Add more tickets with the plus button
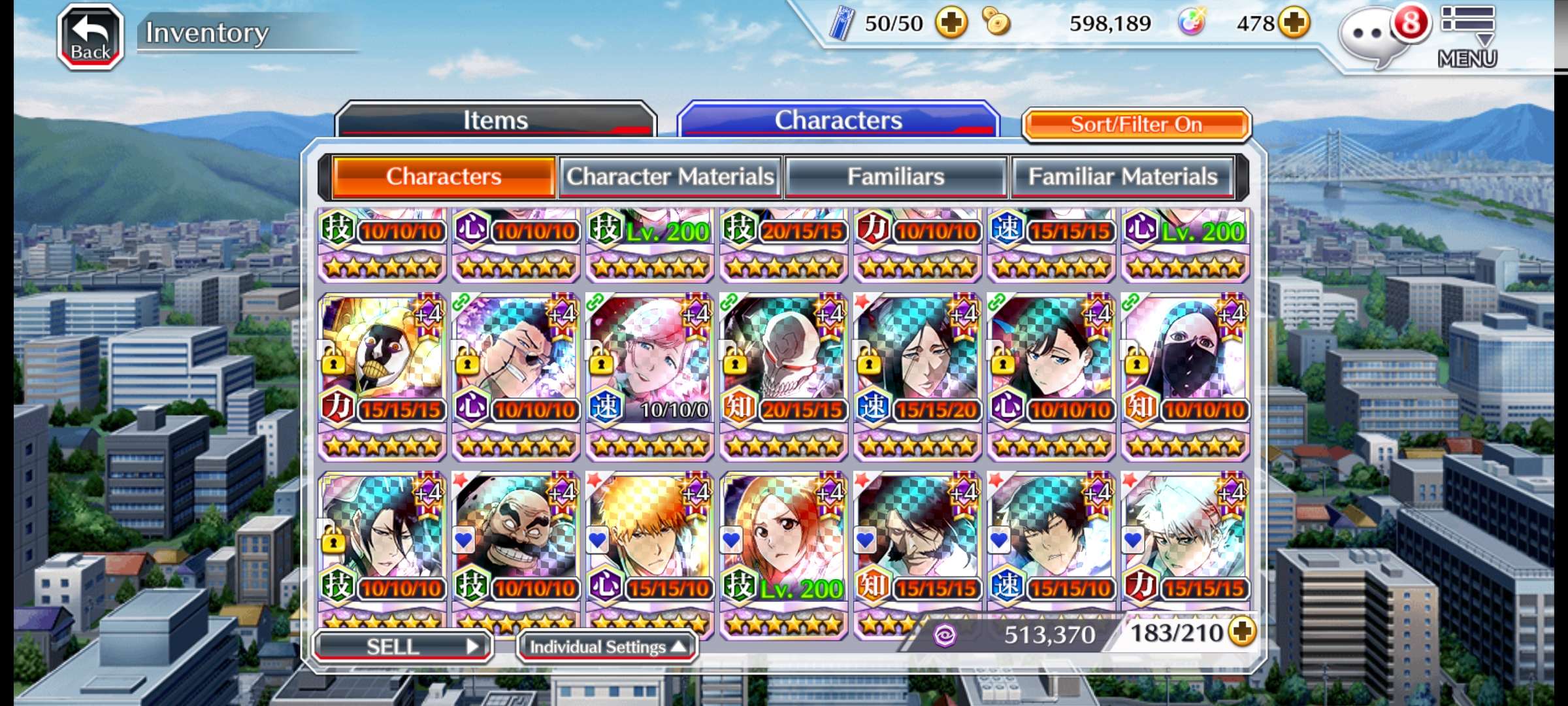Image resolution: width=1568 pixels, height=706 pixels. [951, 24]
